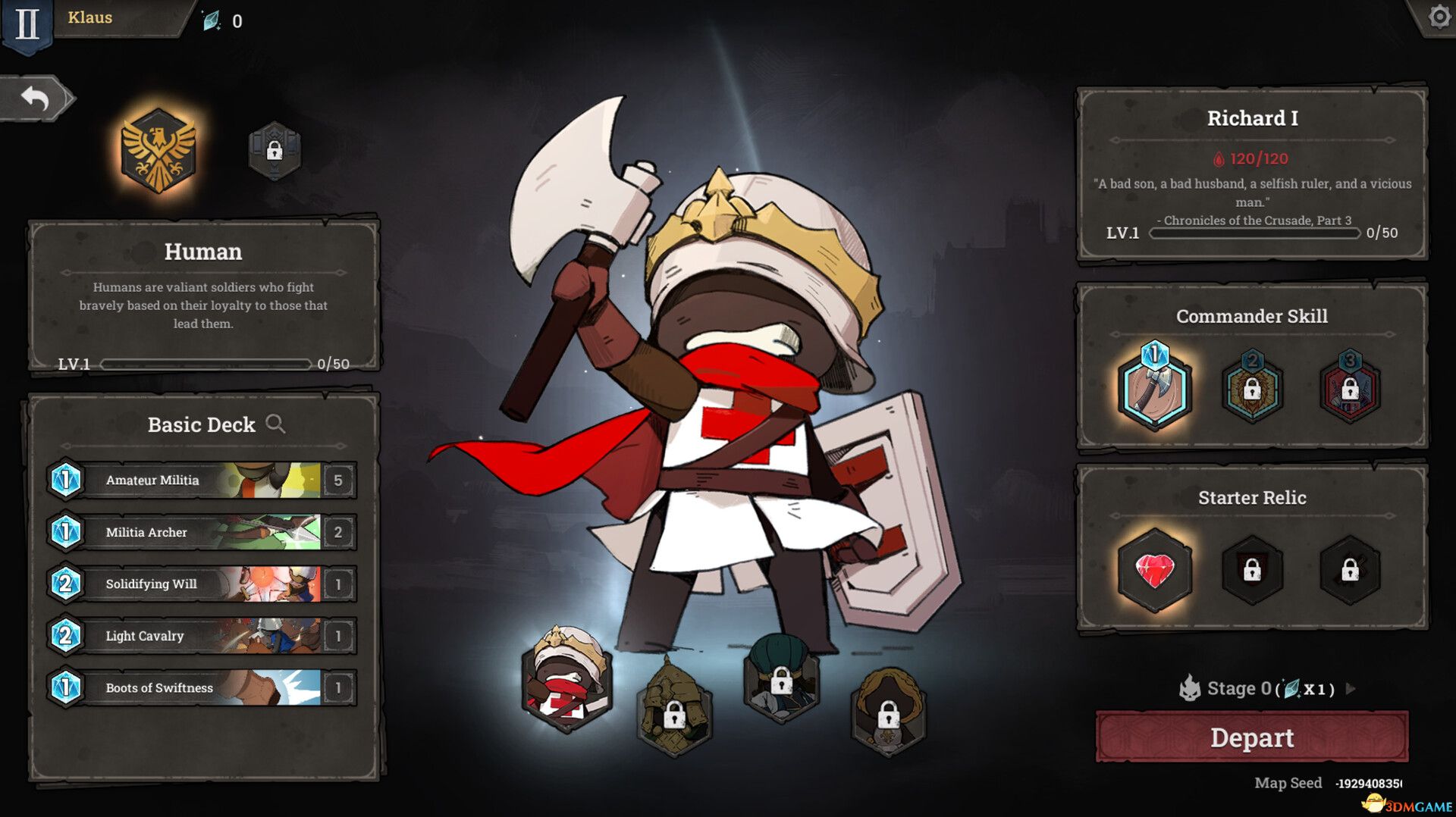The height and width of the screenshot is (817, 1456).
Task: Select the Boots of Swiftness card
Action: 201,687
